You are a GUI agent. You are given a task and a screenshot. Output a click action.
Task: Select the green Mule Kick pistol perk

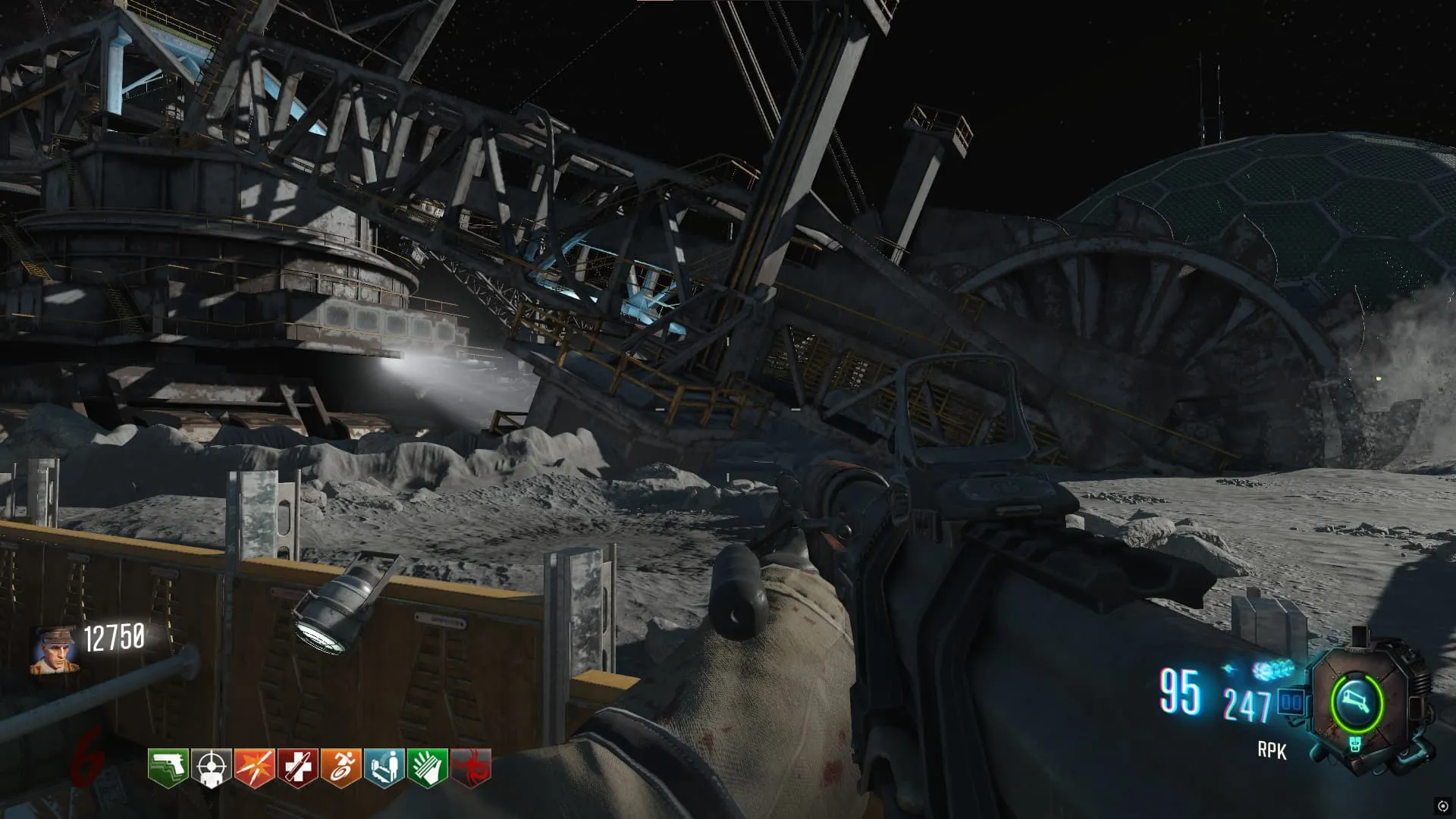[168, 767]
